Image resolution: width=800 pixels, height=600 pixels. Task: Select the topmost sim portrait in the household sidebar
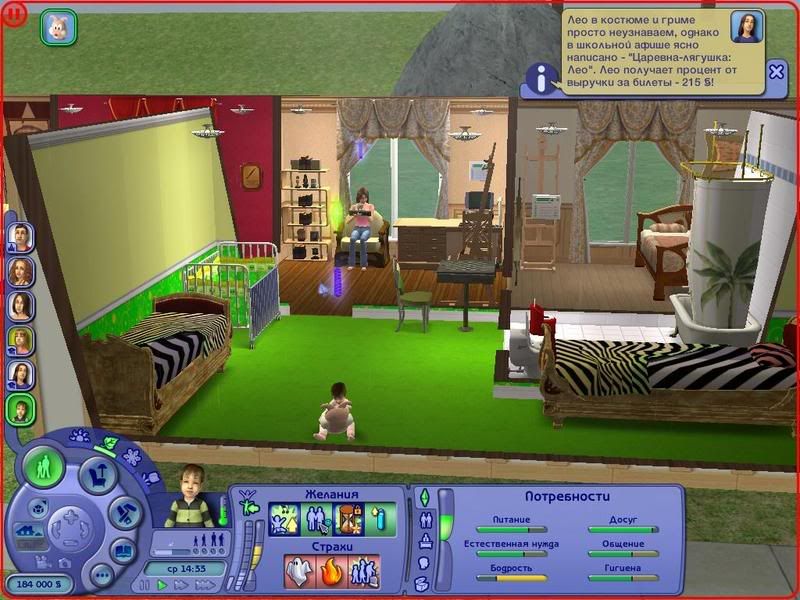pyautogui.click(x=20, y=238)
